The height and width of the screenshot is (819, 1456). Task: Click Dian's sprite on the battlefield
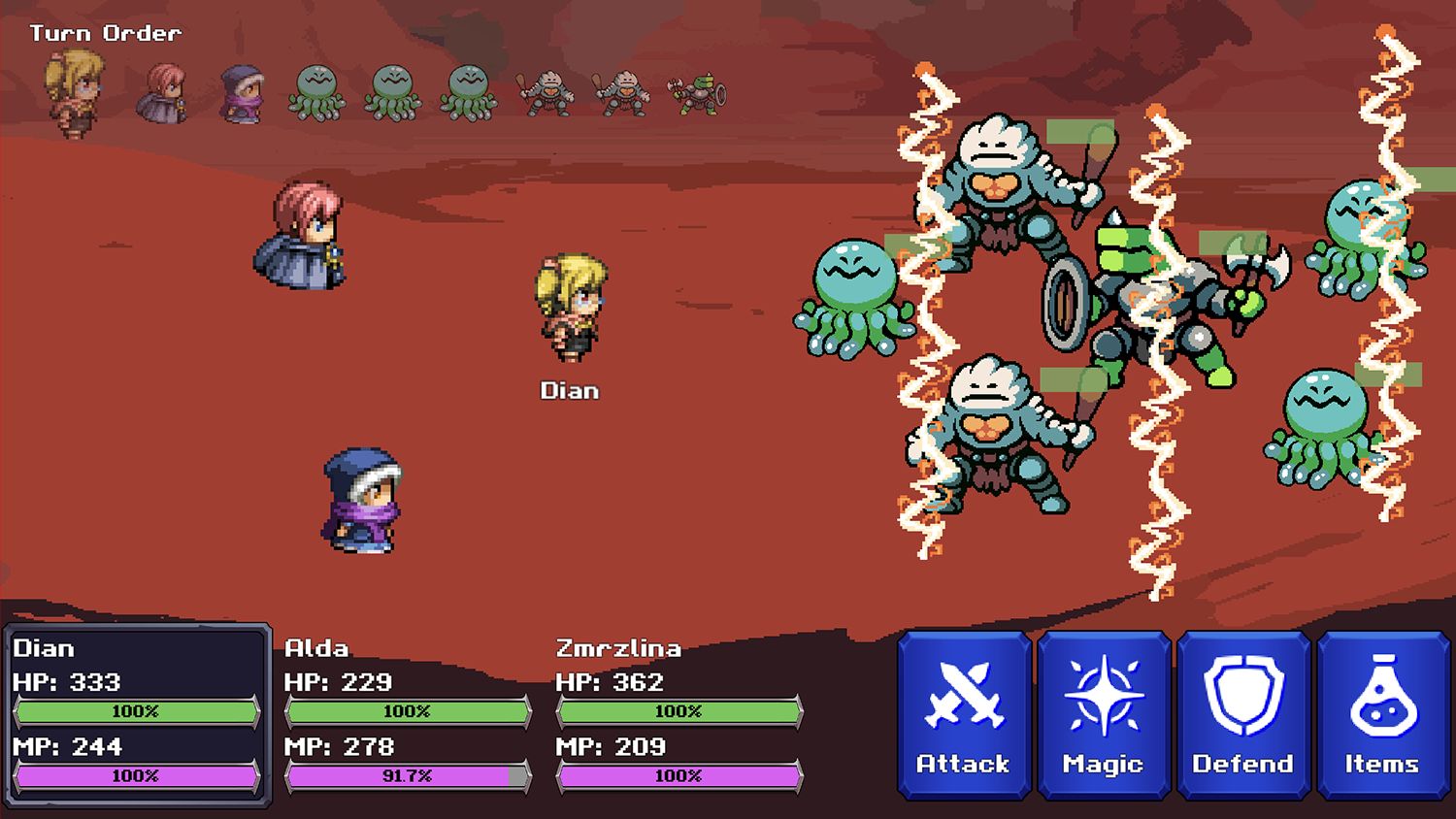pyautogui.click(x=570, y=311)
